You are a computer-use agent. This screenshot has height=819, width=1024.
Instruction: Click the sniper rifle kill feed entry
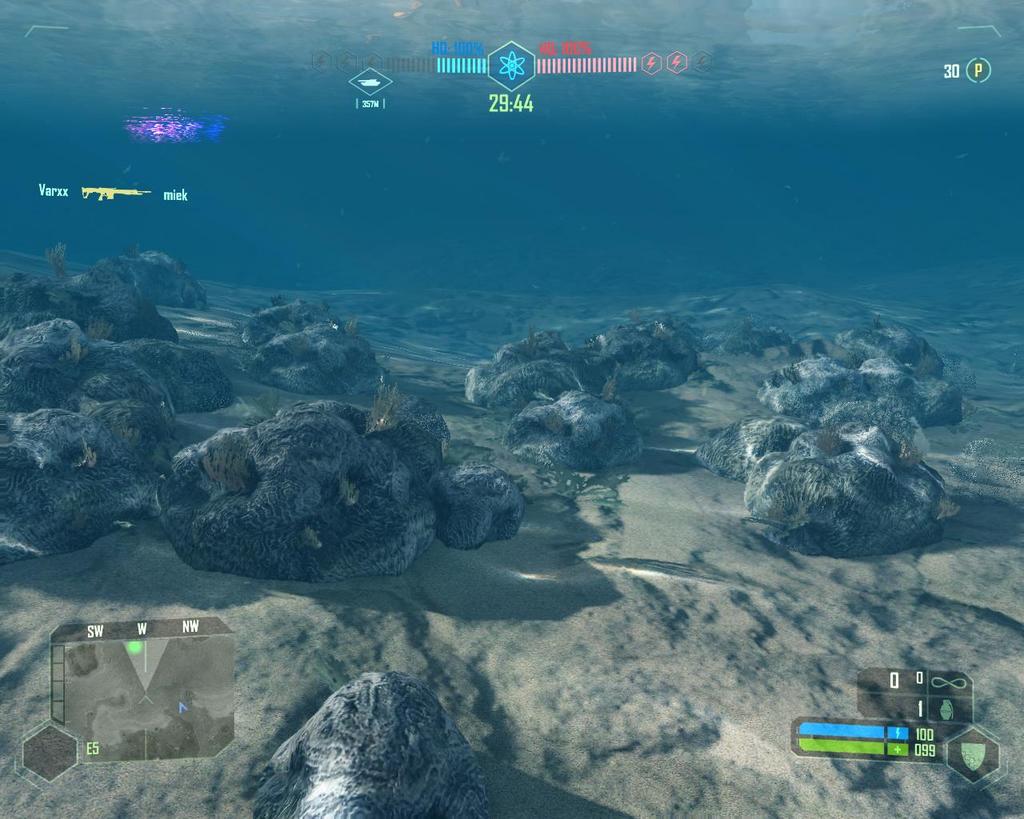pos(115,192)
